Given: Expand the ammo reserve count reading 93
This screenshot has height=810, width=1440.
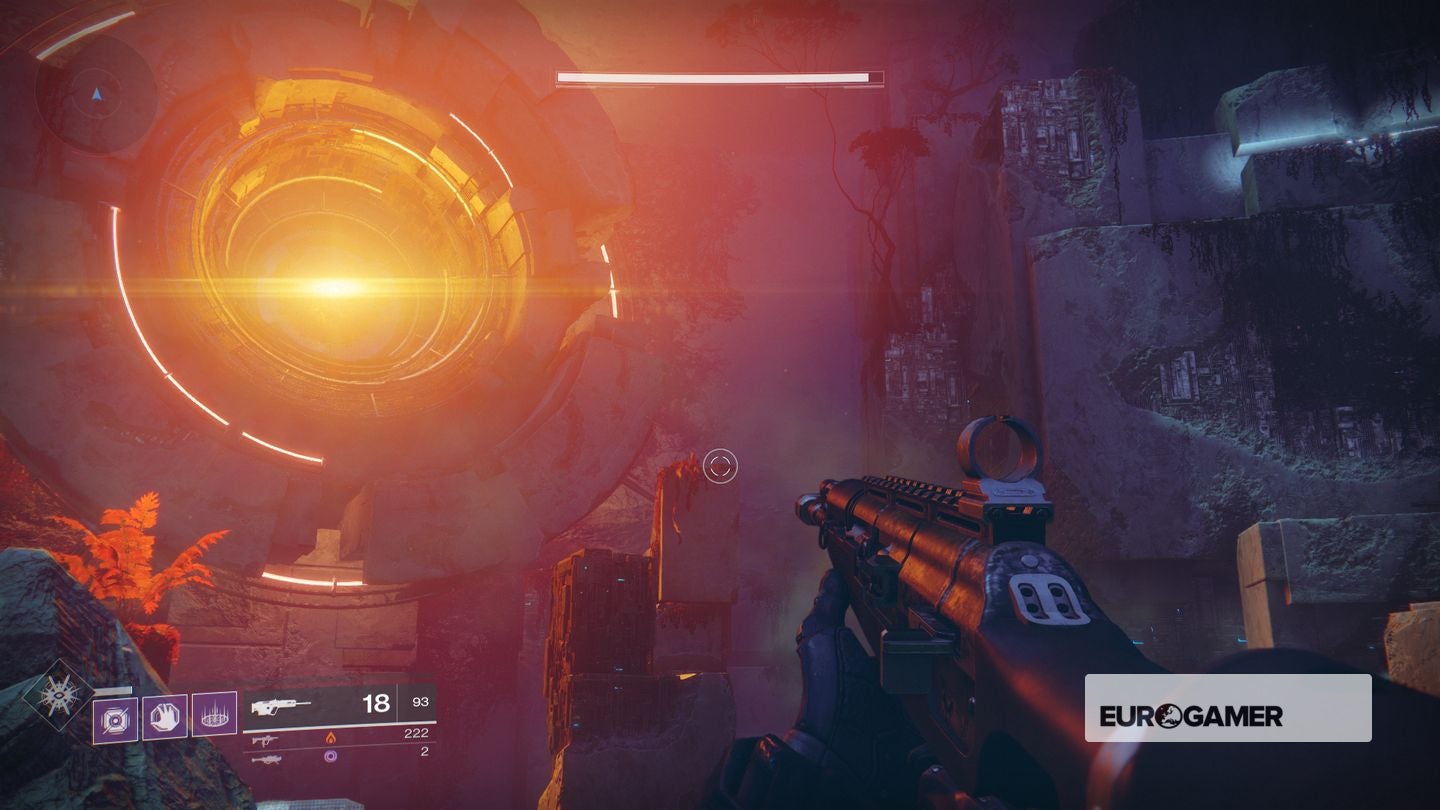Looking at the screenshot, I should (x=420, y=702).
